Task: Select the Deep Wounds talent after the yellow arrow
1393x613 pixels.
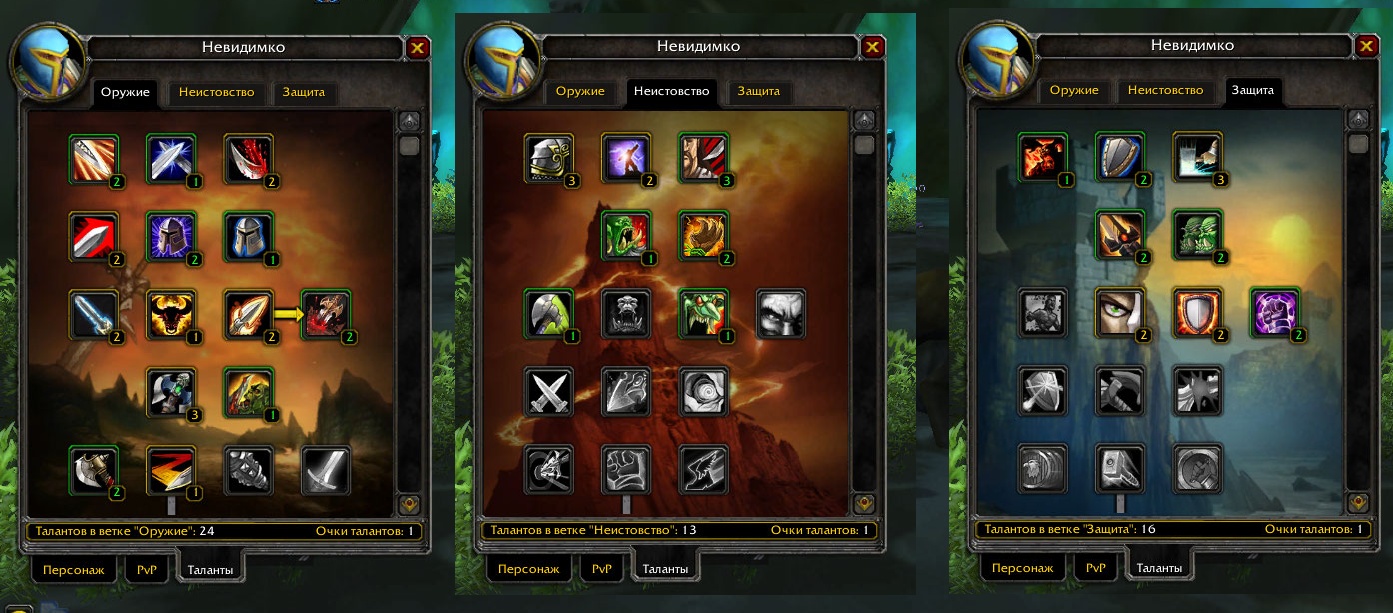Action: coord(326,312)
